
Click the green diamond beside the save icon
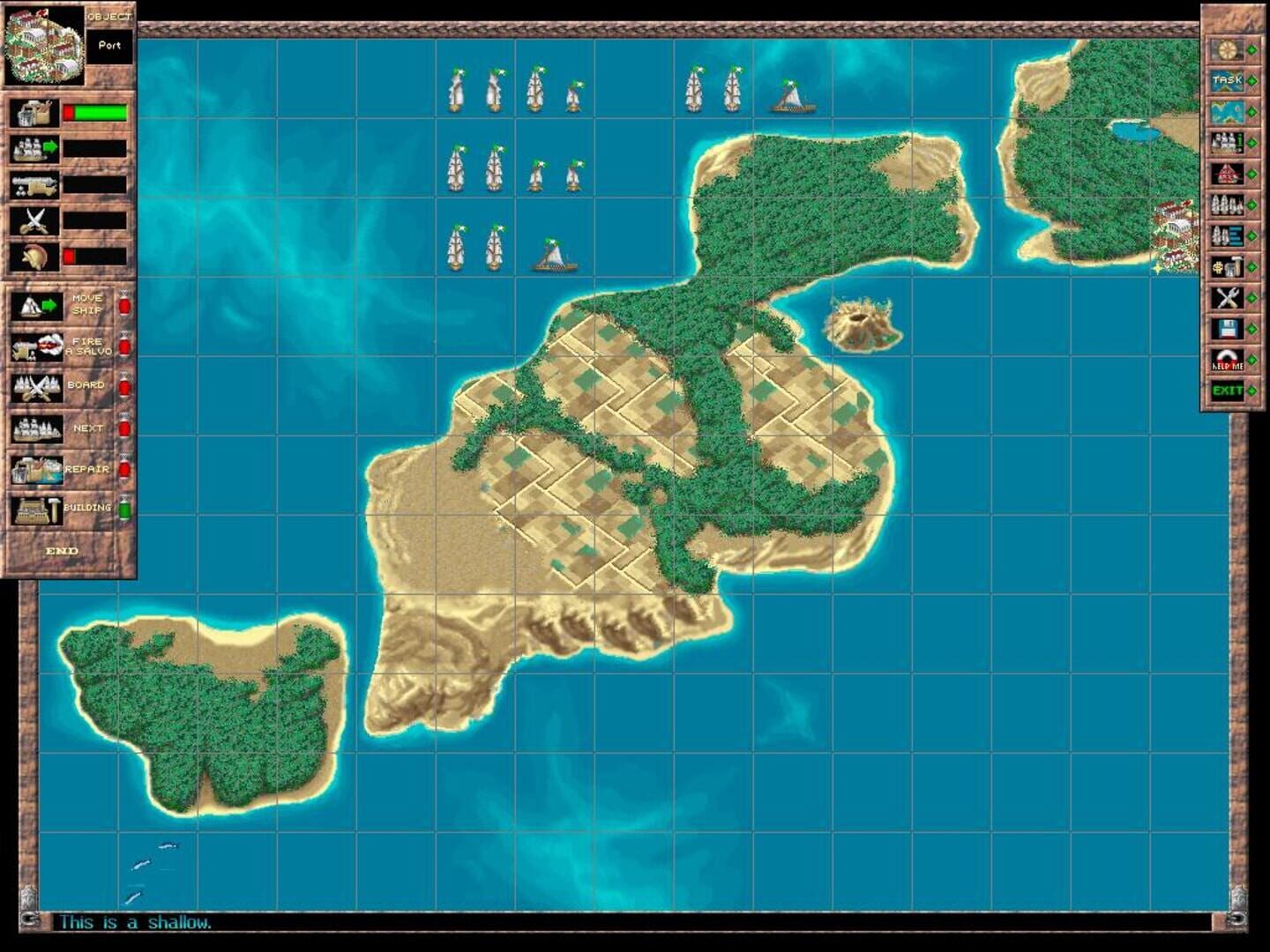[x=1253, y=329]
